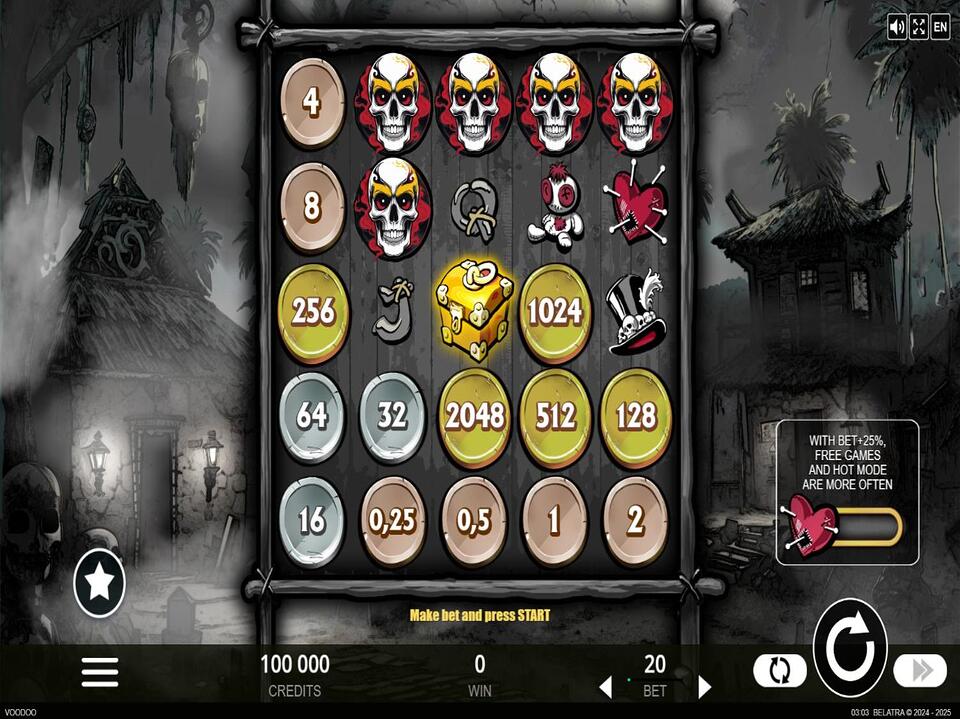Screen dimensions: 960x719
Task: Activate the autoplay button
Action: point(779,670)
